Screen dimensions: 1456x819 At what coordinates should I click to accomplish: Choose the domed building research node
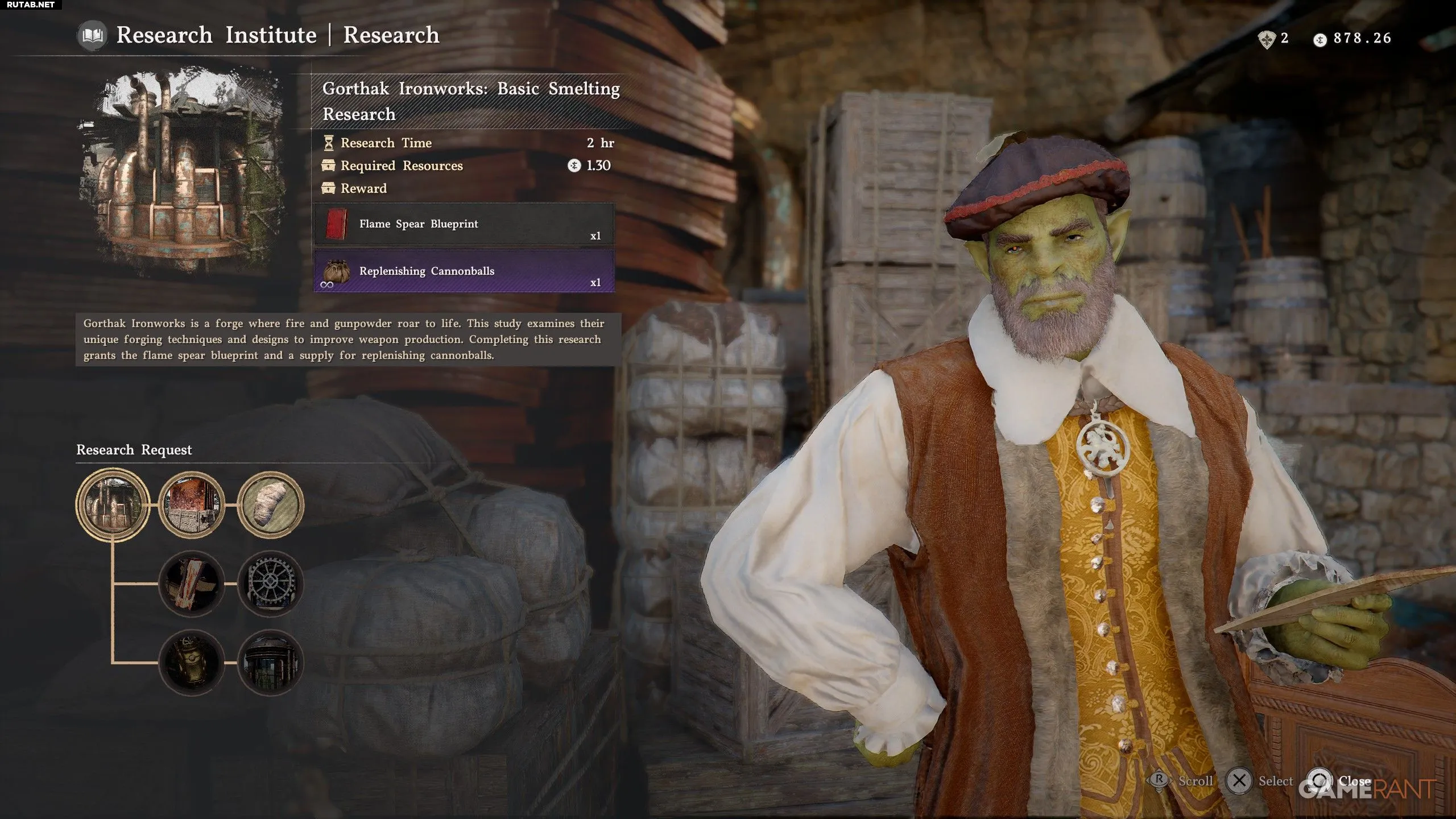(x=270, y=663)
